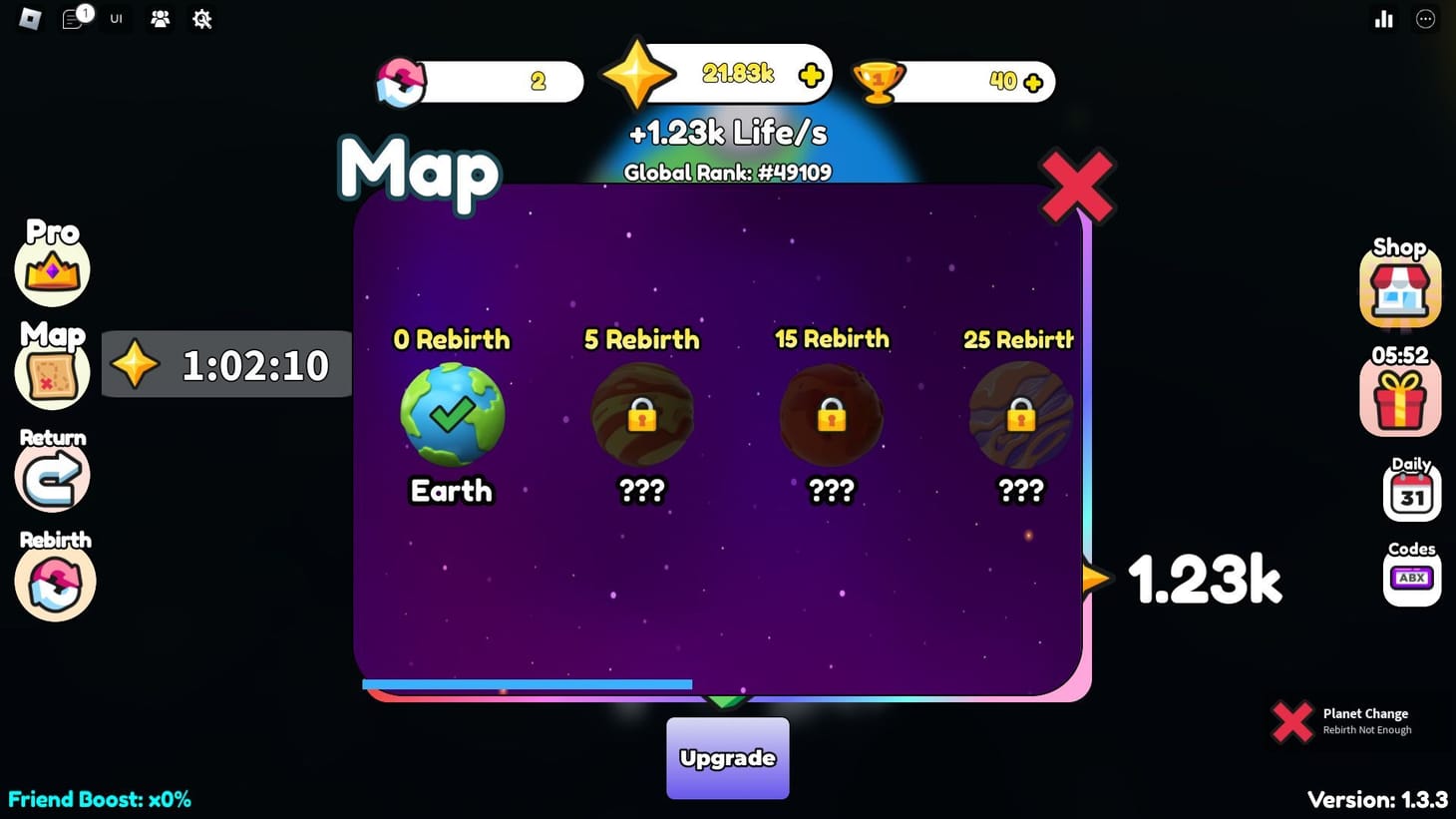Open the server stats graph icon
The height and width of the screenshot is (819, 1456).
pyautogui.click(x=1384, y=19)
